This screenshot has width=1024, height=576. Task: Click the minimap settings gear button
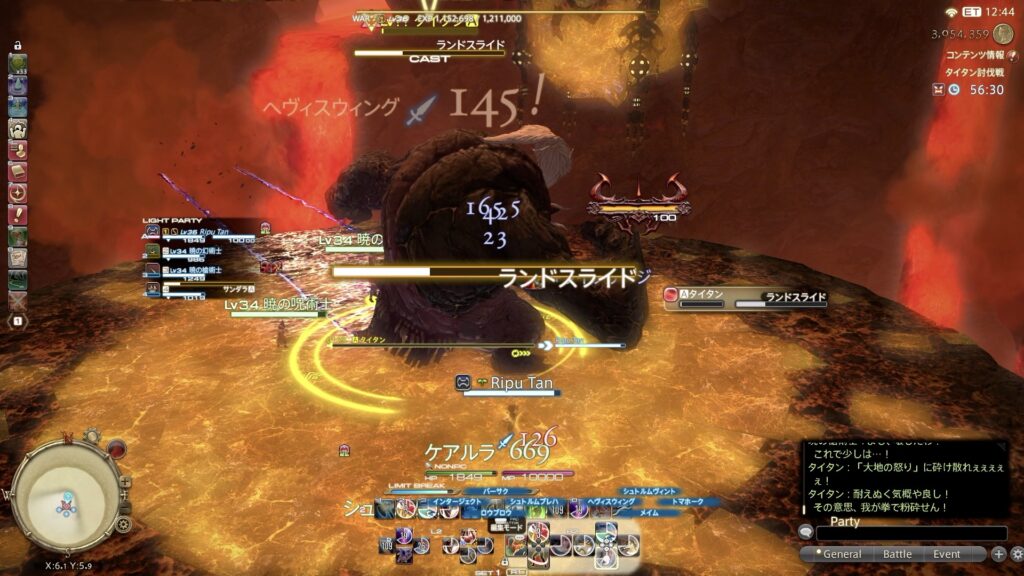point(124,524)
